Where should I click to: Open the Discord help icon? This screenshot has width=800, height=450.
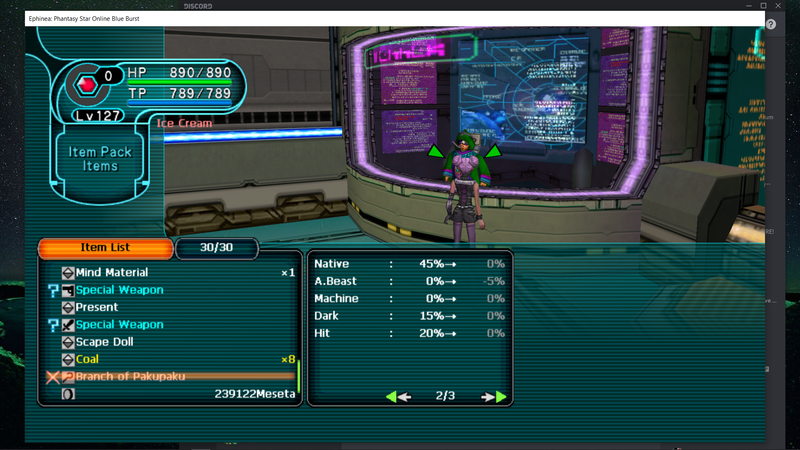pyautogui.click(x=773, y=24)
